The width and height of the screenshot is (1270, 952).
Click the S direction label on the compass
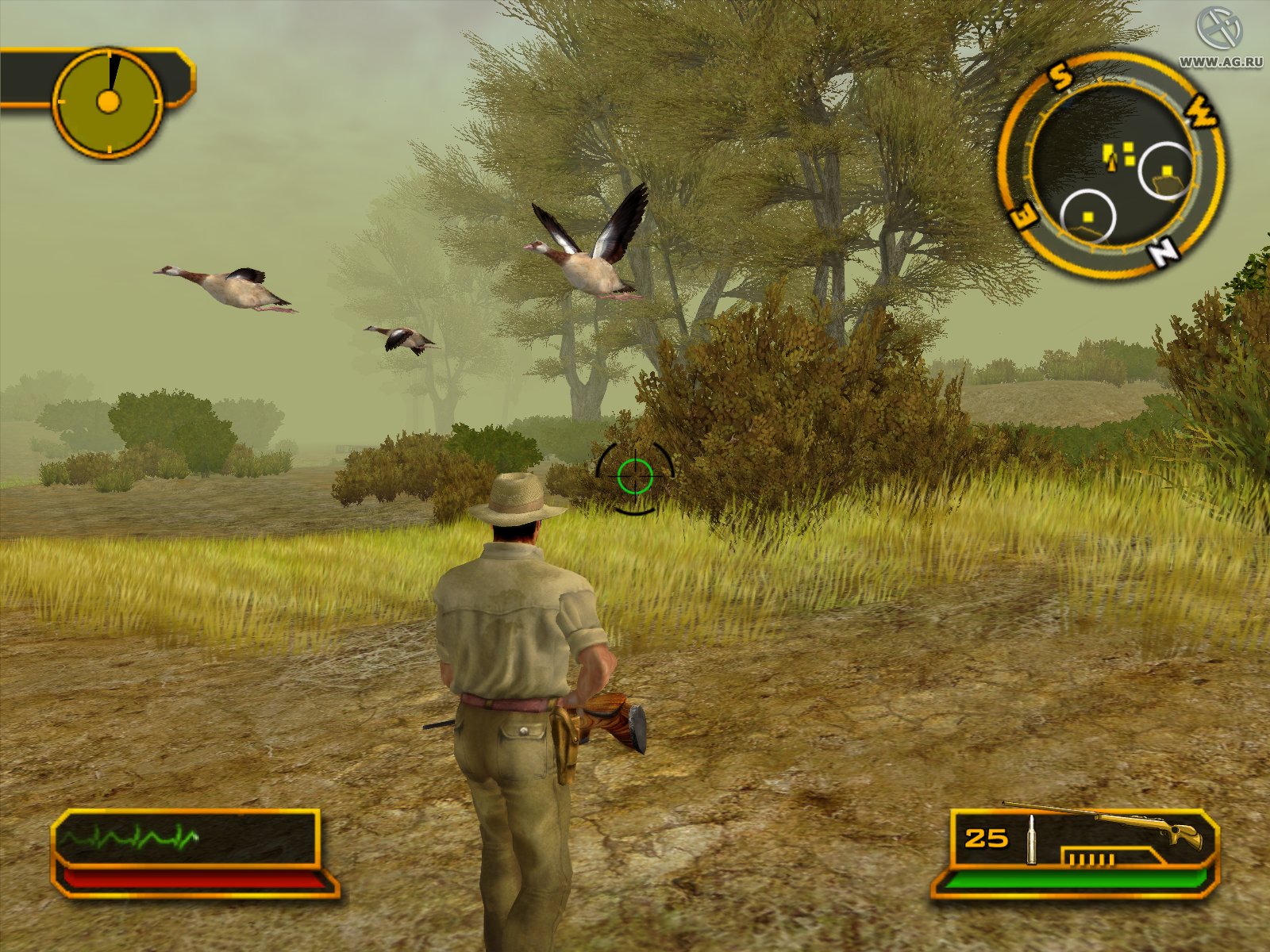[1059, 76]
